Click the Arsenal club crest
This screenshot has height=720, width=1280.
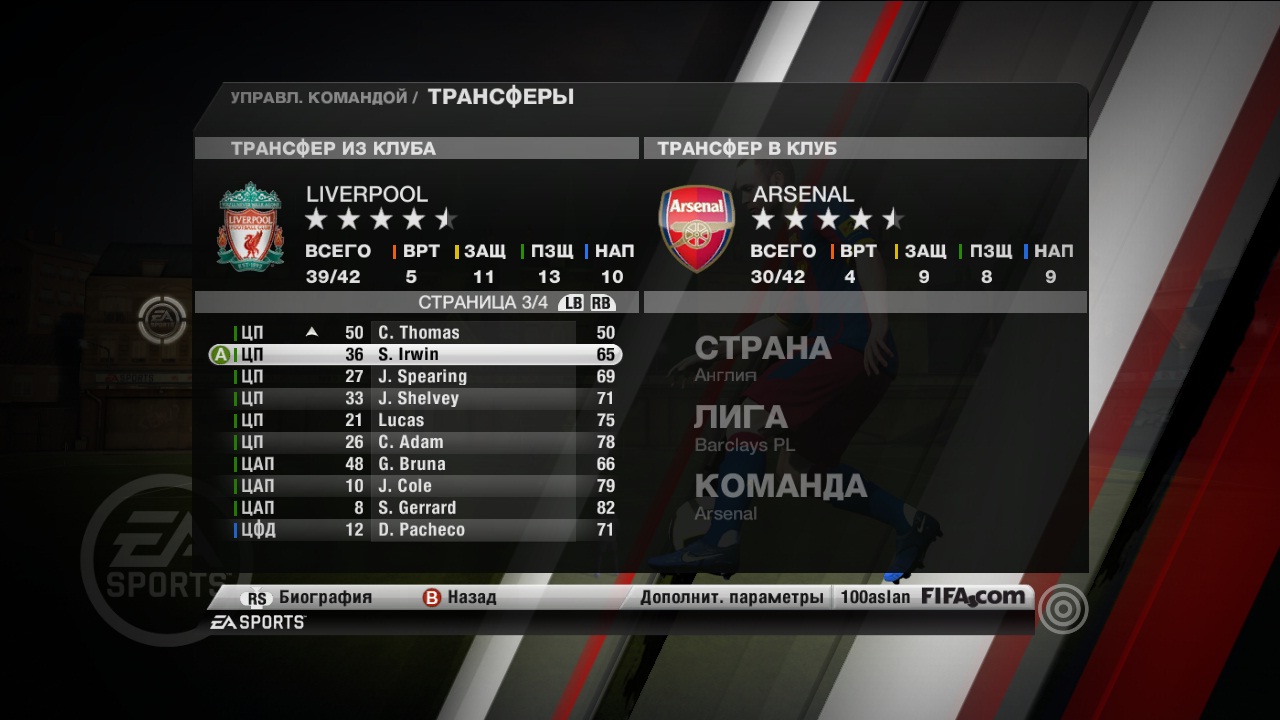(696, 228)
